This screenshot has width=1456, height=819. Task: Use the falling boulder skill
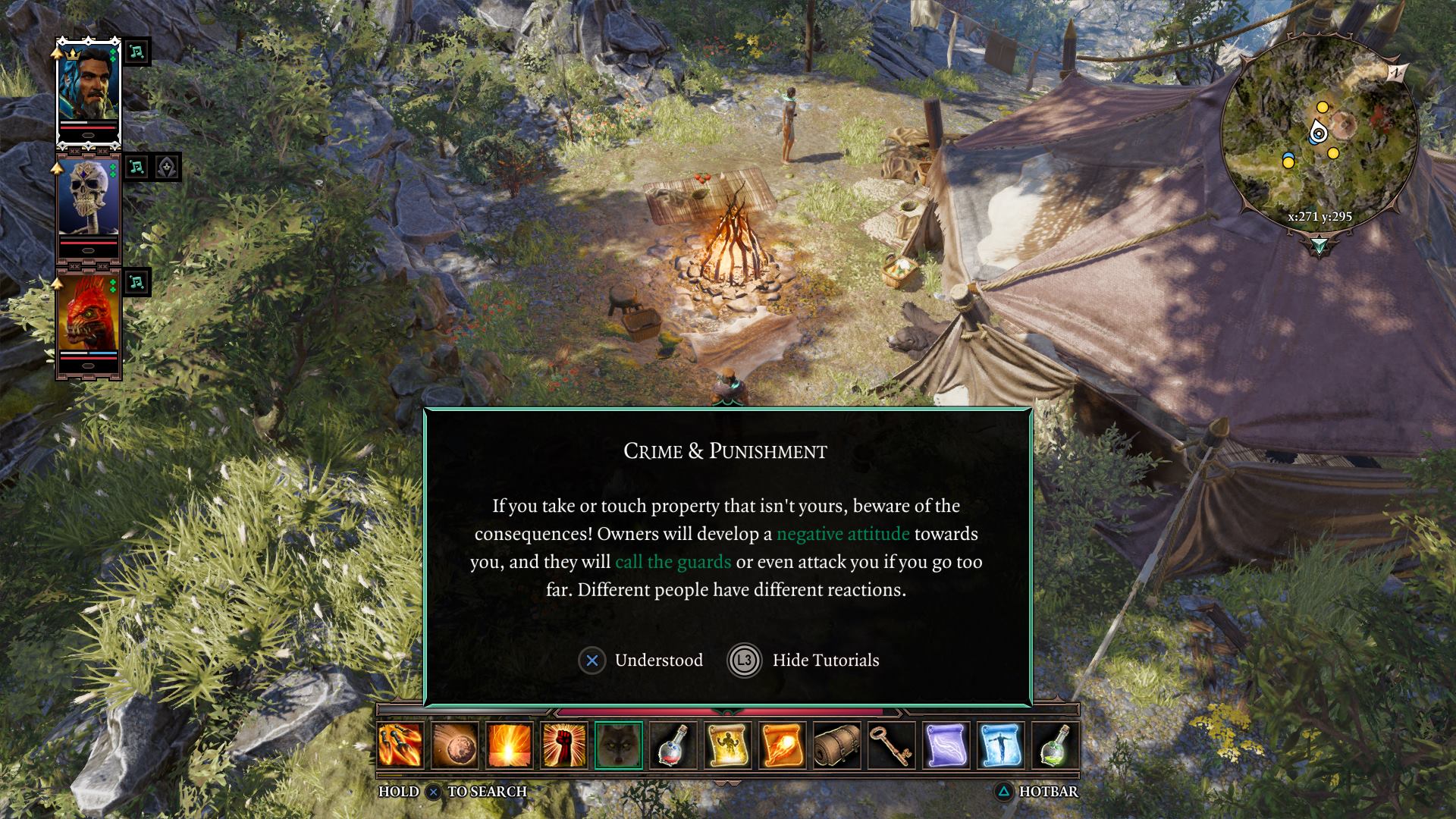click(455, 745)
